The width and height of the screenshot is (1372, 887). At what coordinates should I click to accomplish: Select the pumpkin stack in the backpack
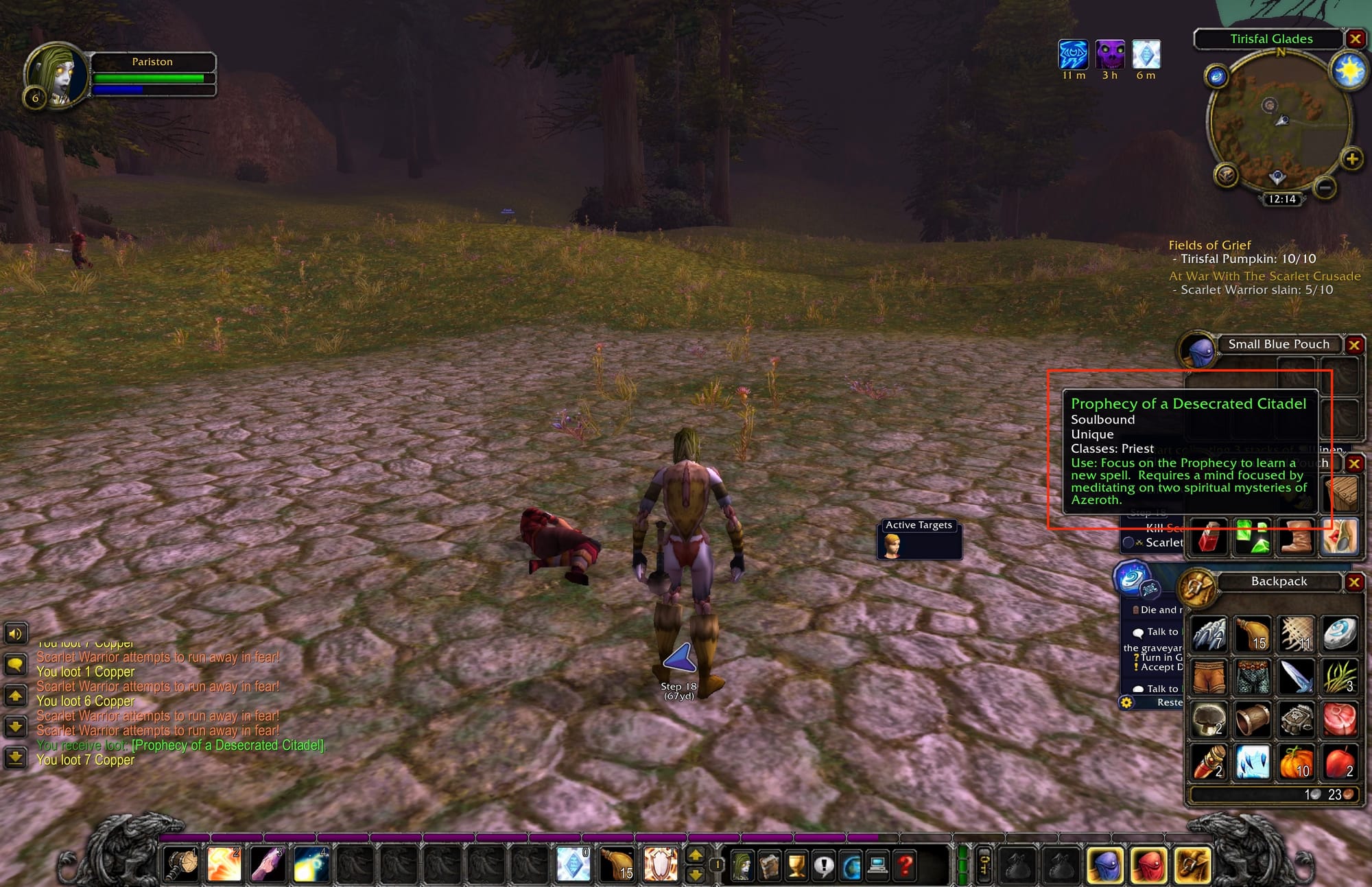pyautogui.click(x=1295, y=761)
